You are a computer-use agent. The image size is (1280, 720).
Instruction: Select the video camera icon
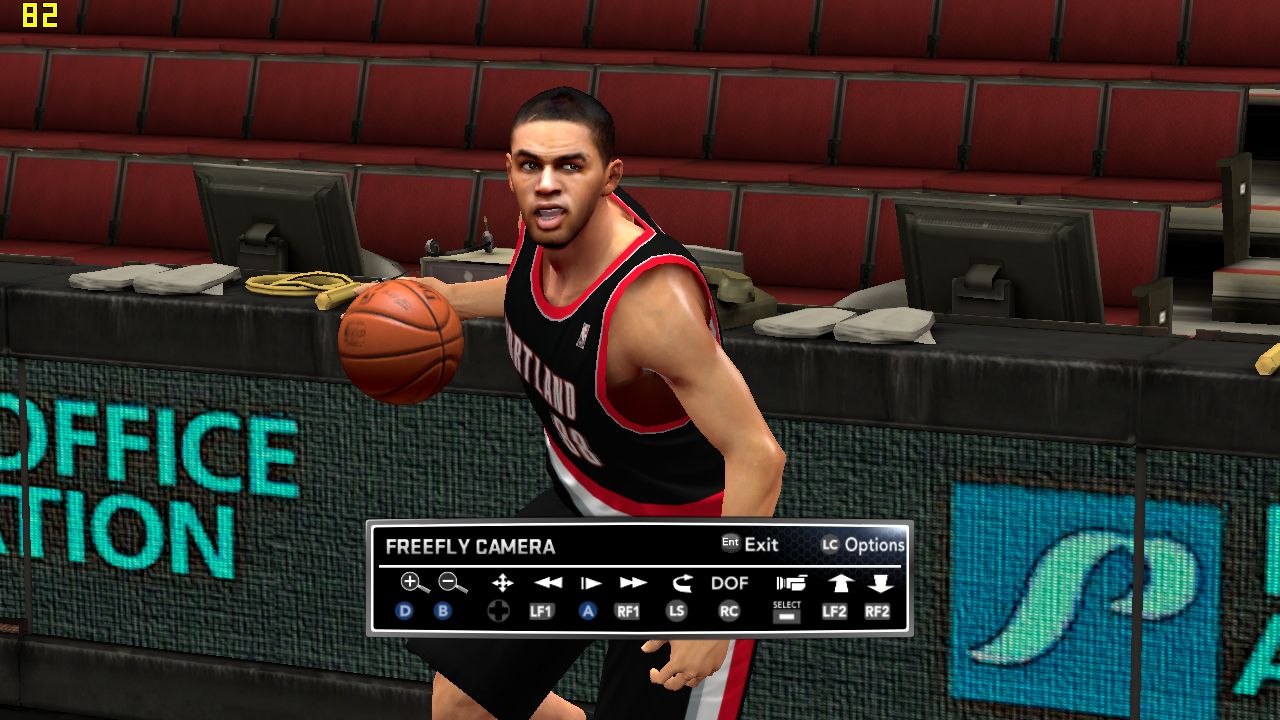790,583
